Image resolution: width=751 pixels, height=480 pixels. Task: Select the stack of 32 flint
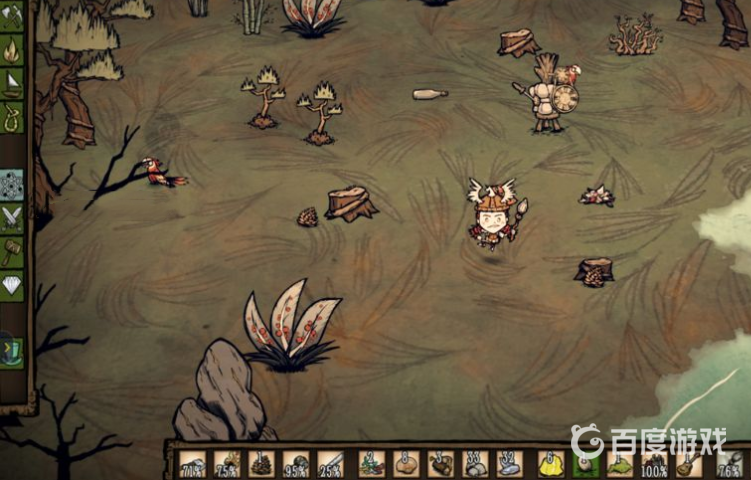coord(510,464)
